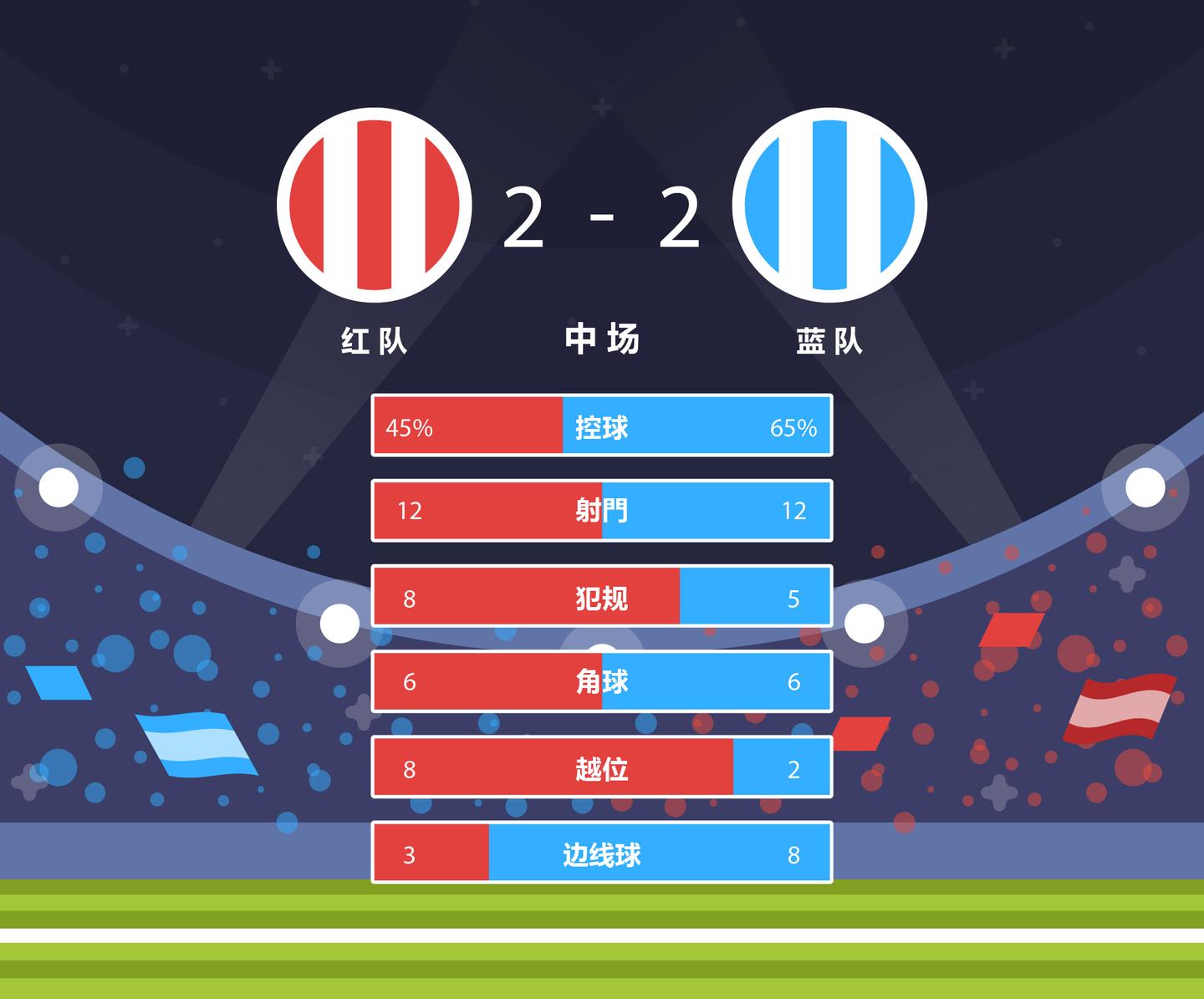Choose the 边线球 throw-ins row
The height and width of the screenshot is (999, 1204).
602,853
